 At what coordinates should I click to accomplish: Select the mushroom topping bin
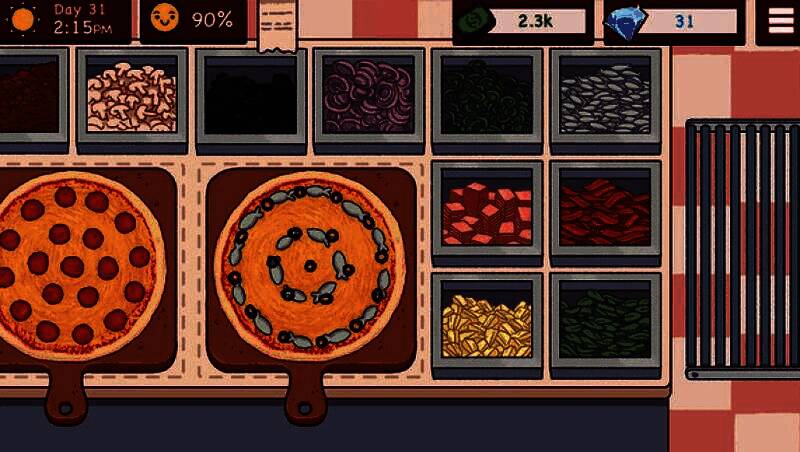(x=131, y=95)
